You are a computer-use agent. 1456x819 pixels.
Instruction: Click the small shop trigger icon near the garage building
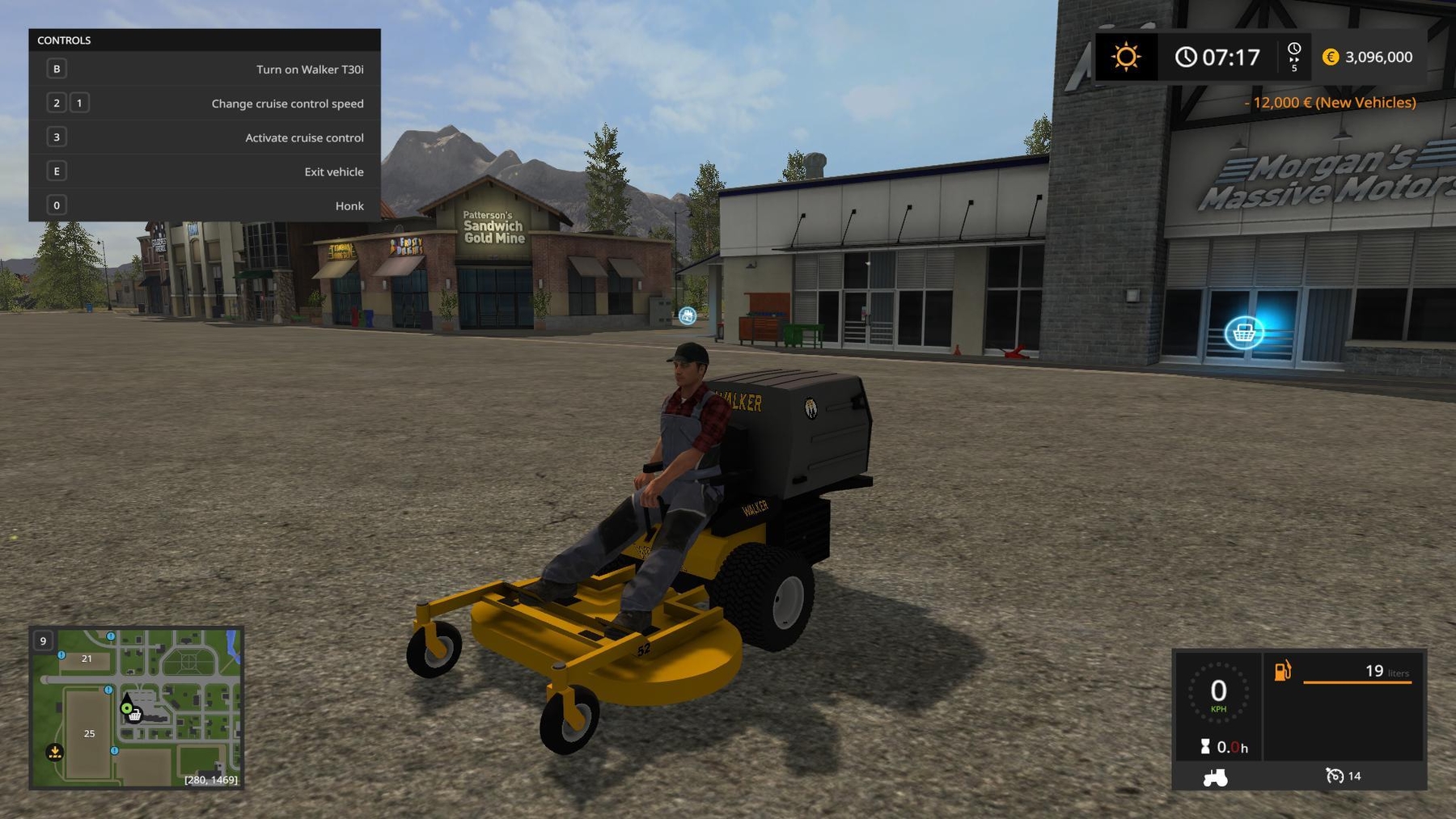[x=686, y=315]
